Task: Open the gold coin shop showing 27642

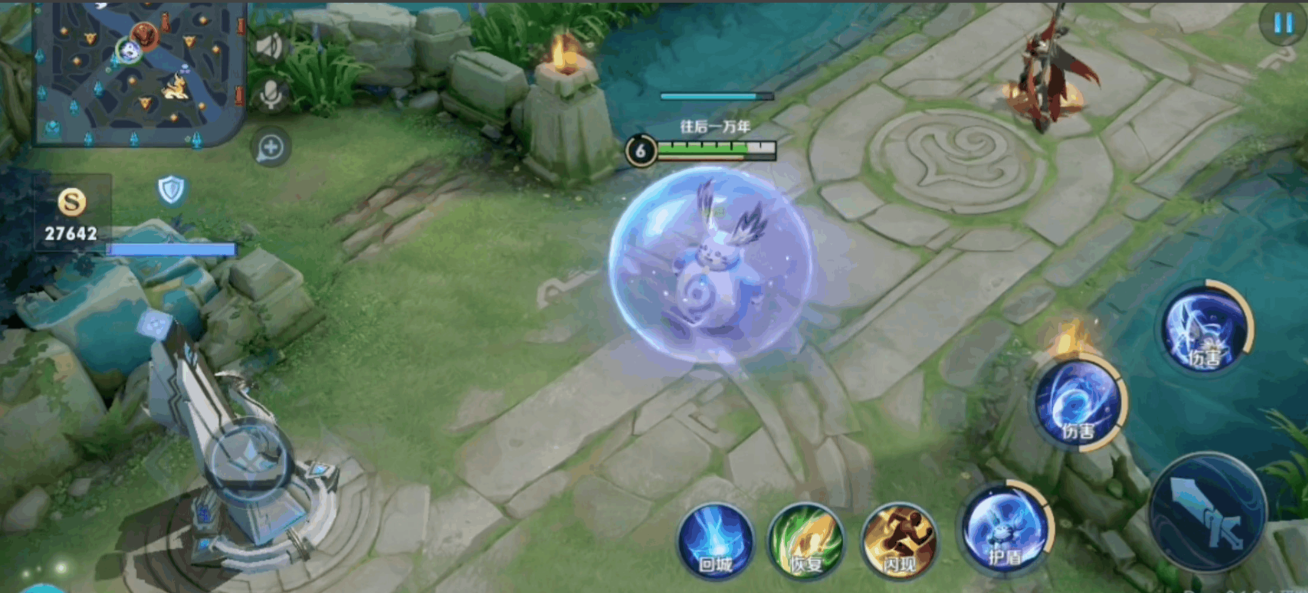Action: tap(71, 214)
